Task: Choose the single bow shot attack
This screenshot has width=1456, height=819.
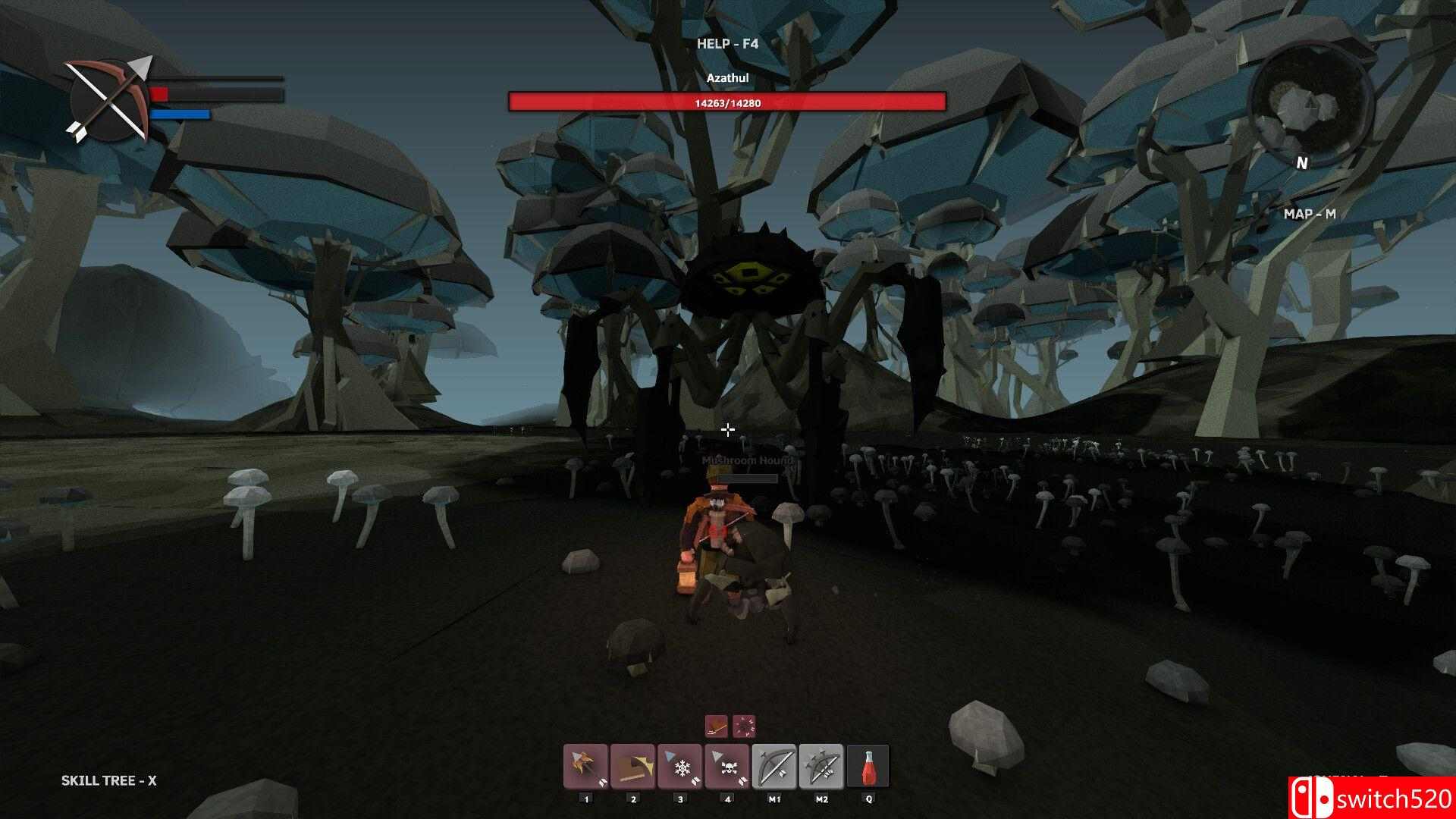Action: 774,767
